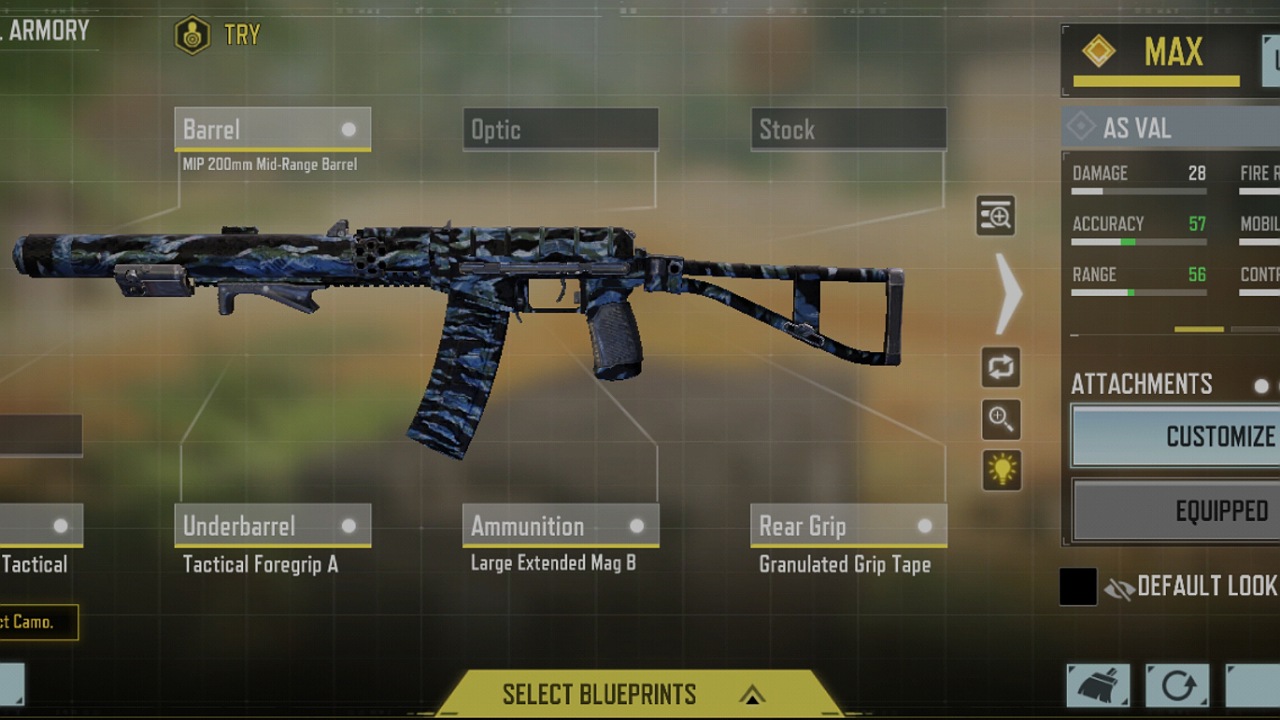
Task: Zoom in with the magnifying glass icon
Action: 1001,419
